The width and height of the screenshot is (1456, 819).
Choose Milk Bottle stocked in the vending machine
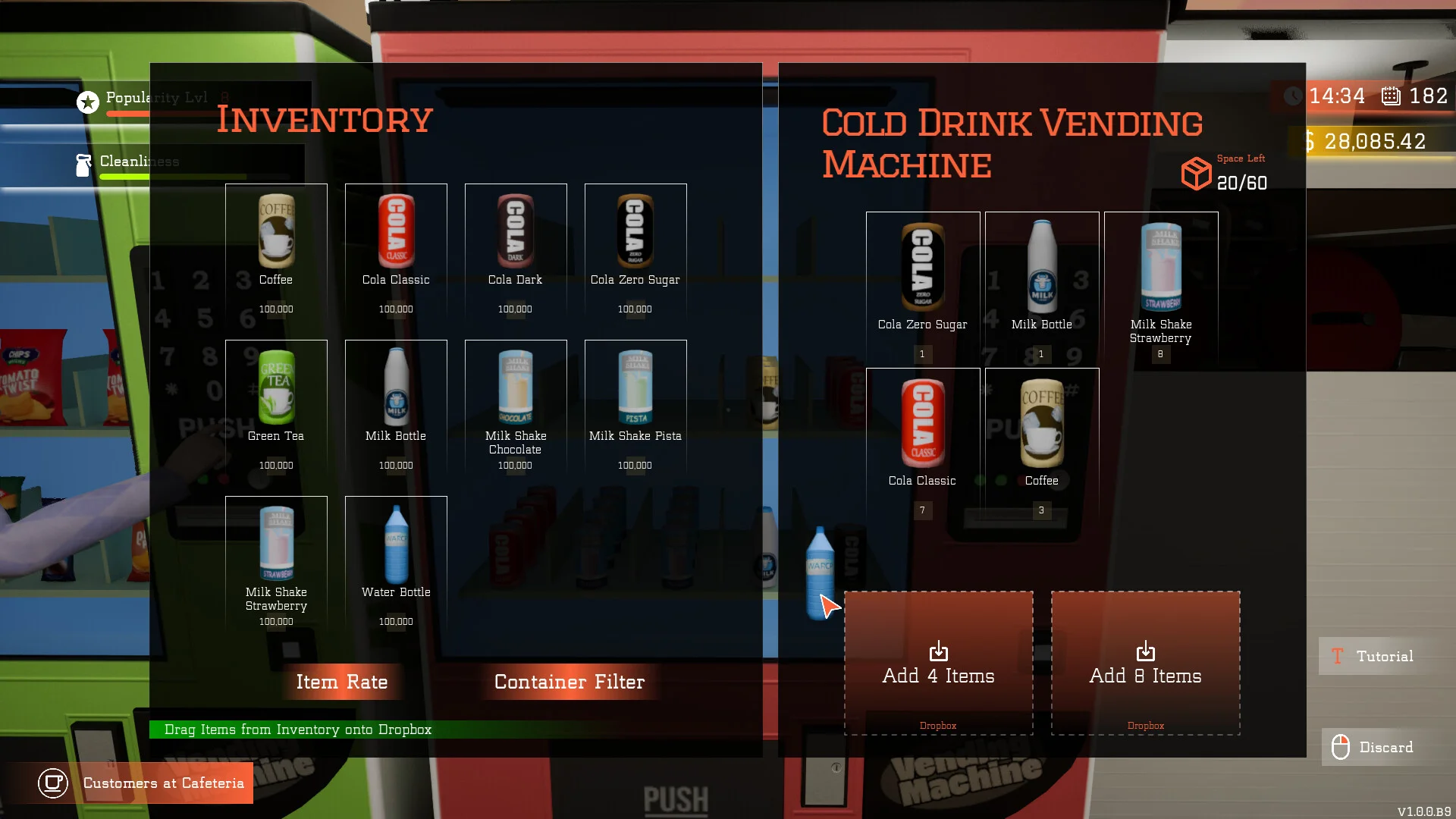tap(1042, 284)
